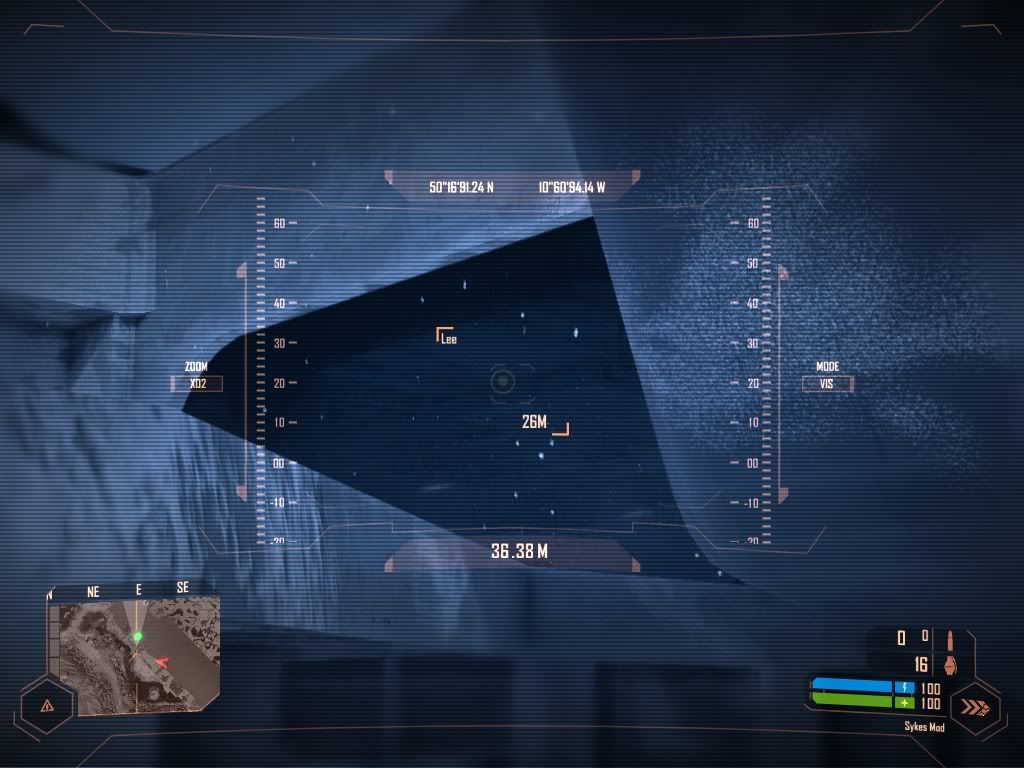Viewport: 1024px width, 768px height.
Task: Toggle the binocular ZOOM X02 indicator
Action: tap(197, 383)
